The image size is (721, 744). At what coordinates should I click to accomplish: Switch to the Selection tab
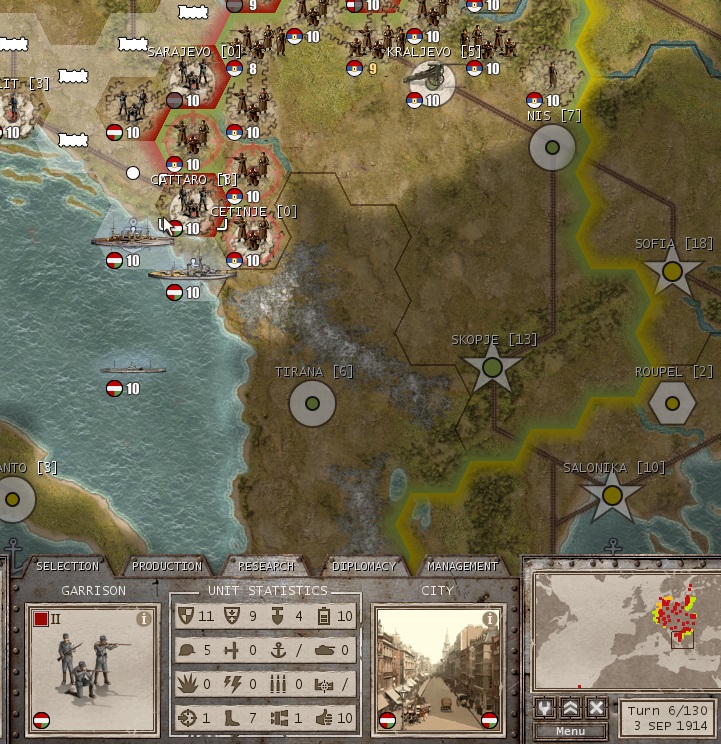67,566
